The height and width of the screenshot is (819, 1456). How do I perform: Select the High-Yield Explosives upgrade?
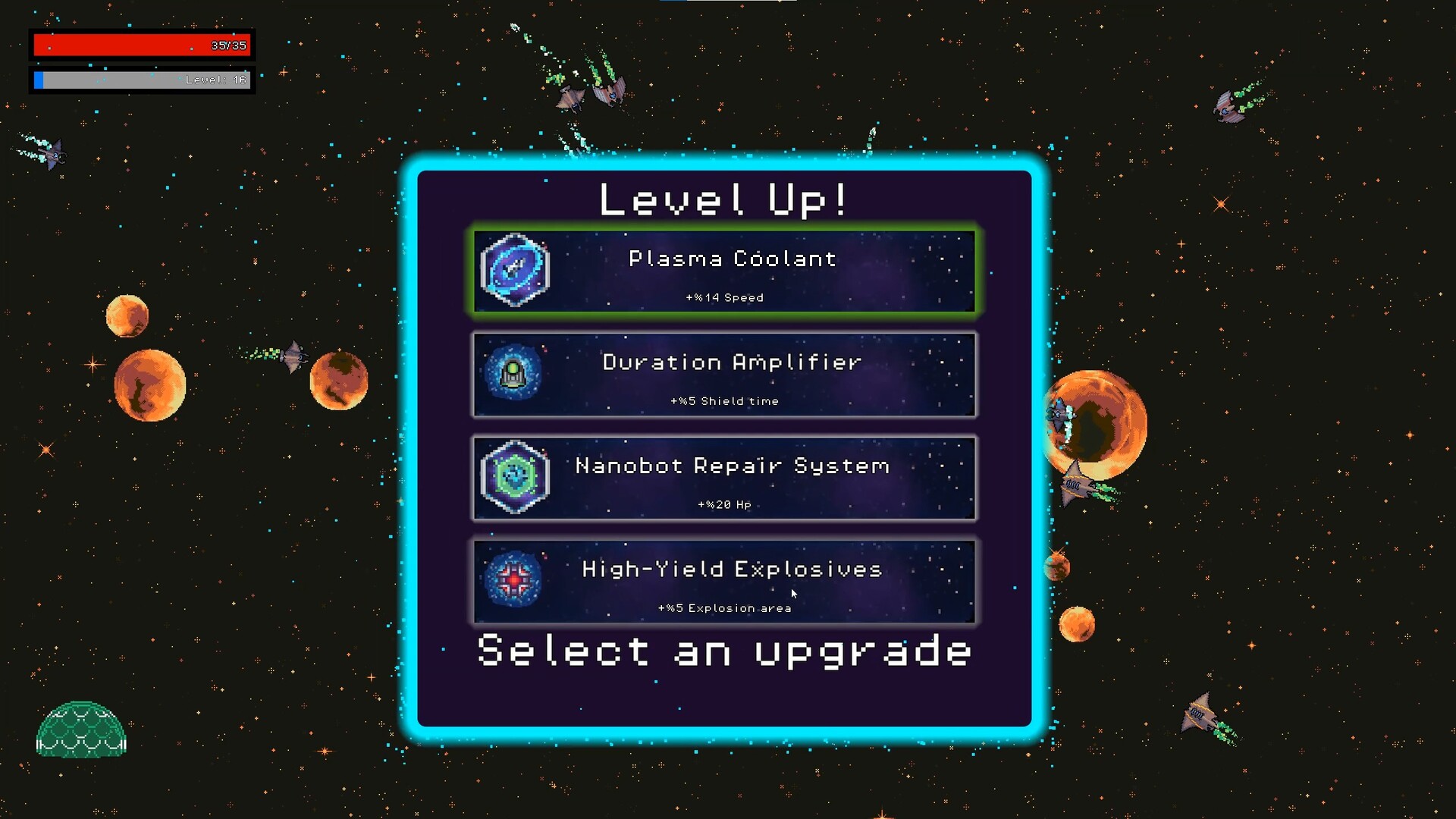click(x=724, y=582)
